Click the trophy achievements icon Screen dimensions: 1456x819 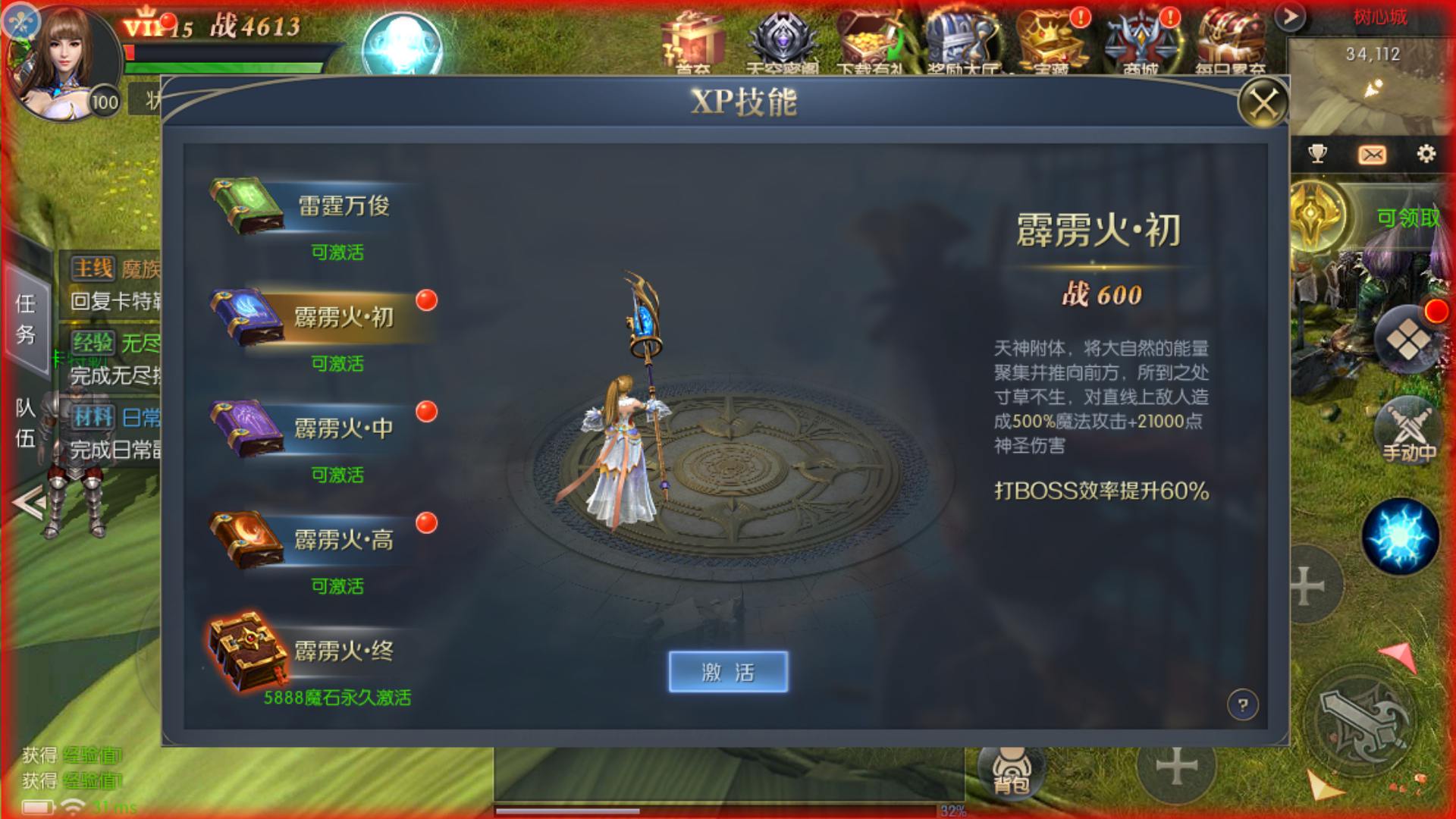[1317, 154]
